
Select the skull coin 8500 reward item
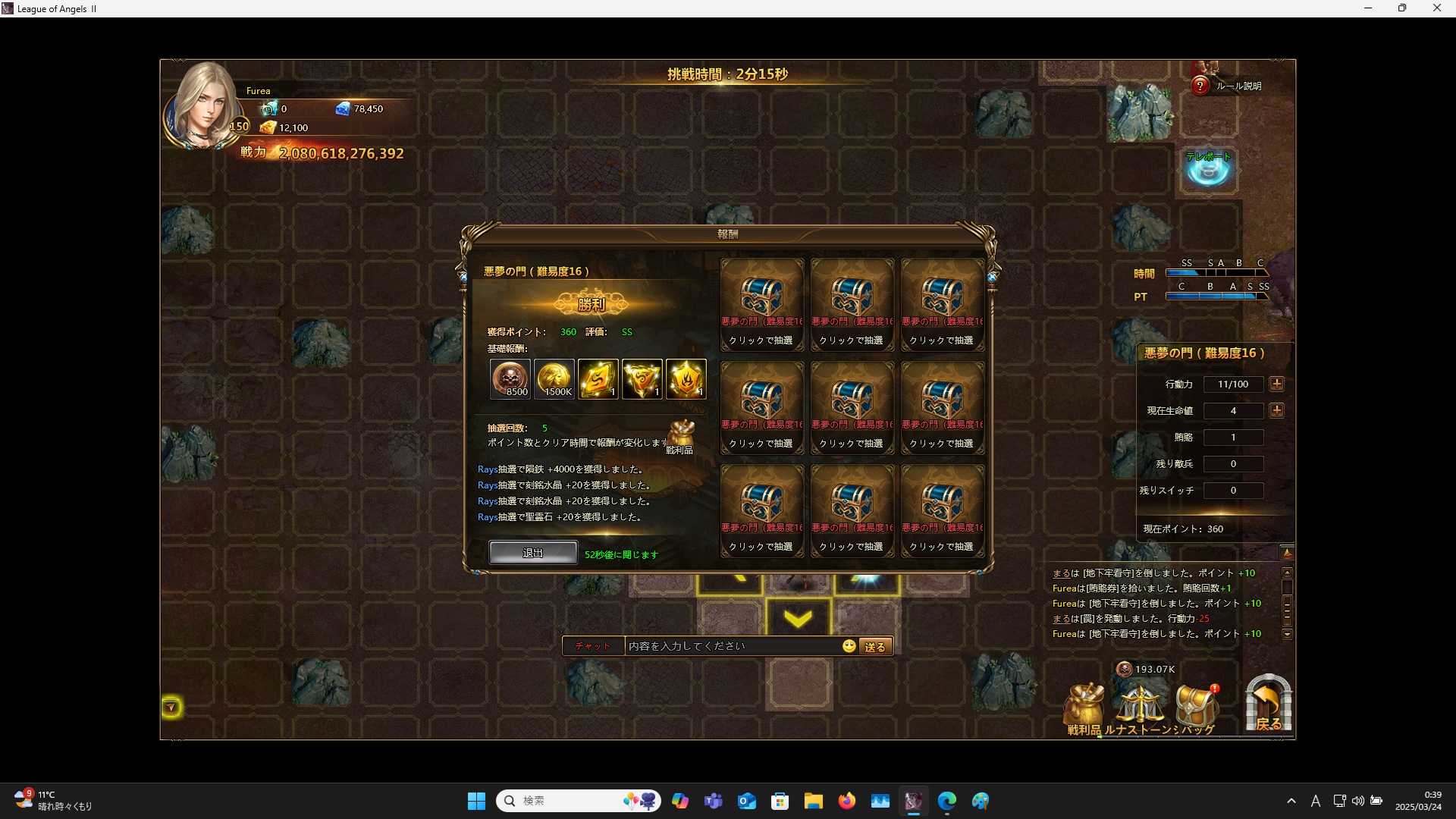click(x=510, y=378)
